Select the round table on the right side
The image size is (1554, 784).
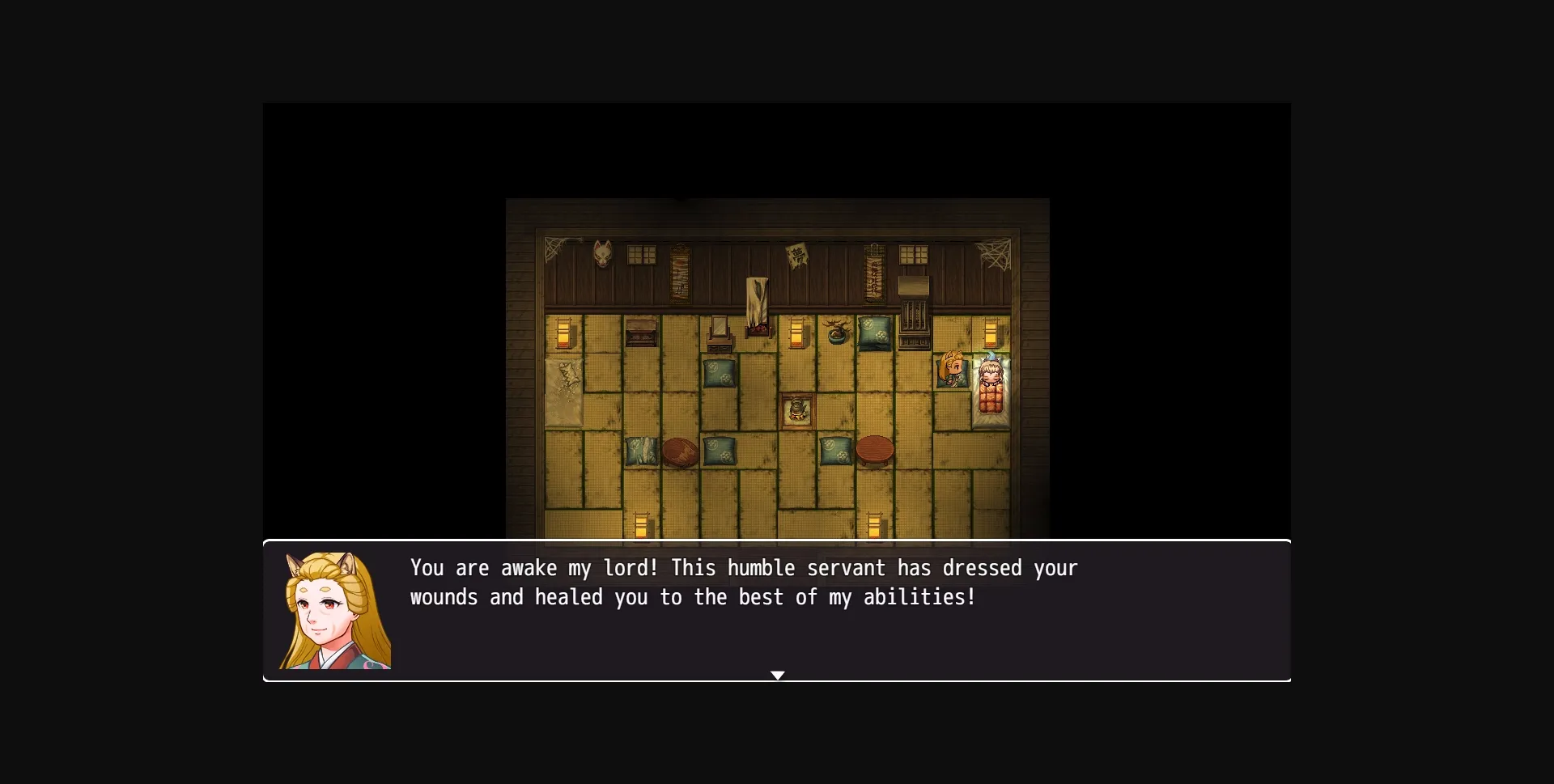[x=877, y=449]
